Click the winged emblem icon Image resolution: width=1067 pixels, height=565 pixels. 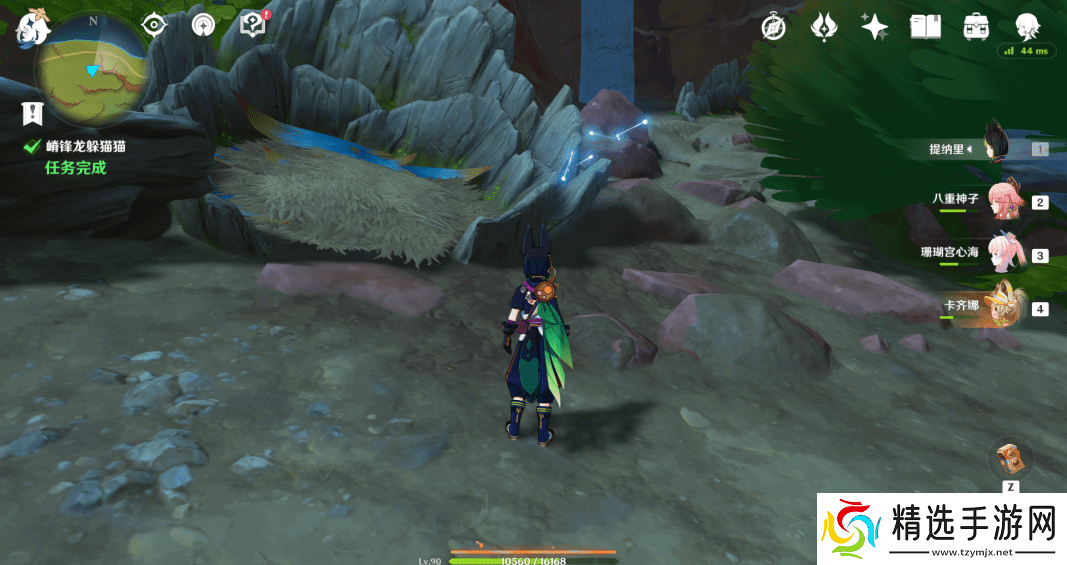click(823, 27)
